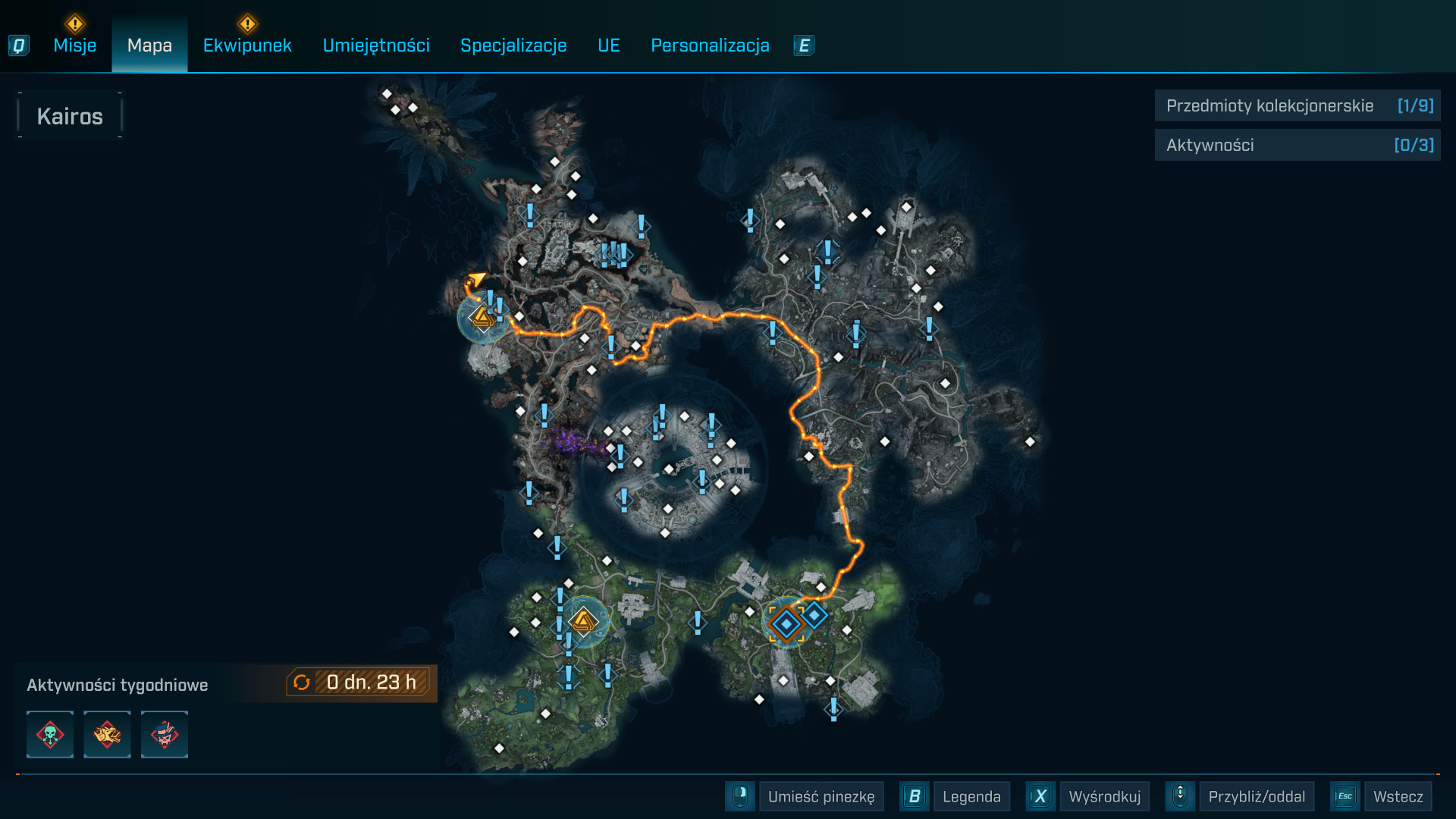Open the Legenda map legend
This screenshot has height=819, width=1456.
971,797
